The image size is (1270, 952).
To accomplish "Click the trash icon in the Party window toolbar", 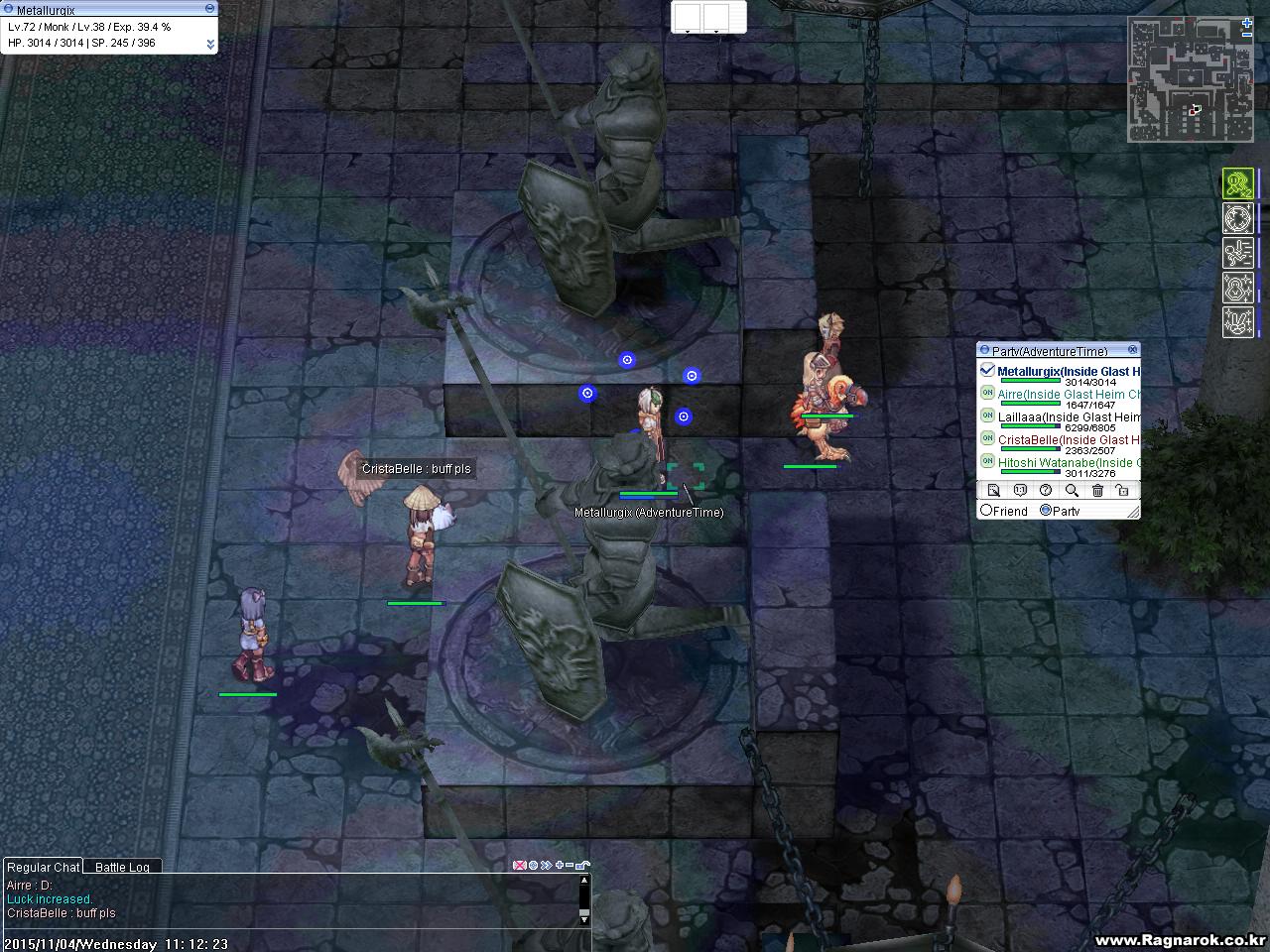I will tap(1097, 490).
